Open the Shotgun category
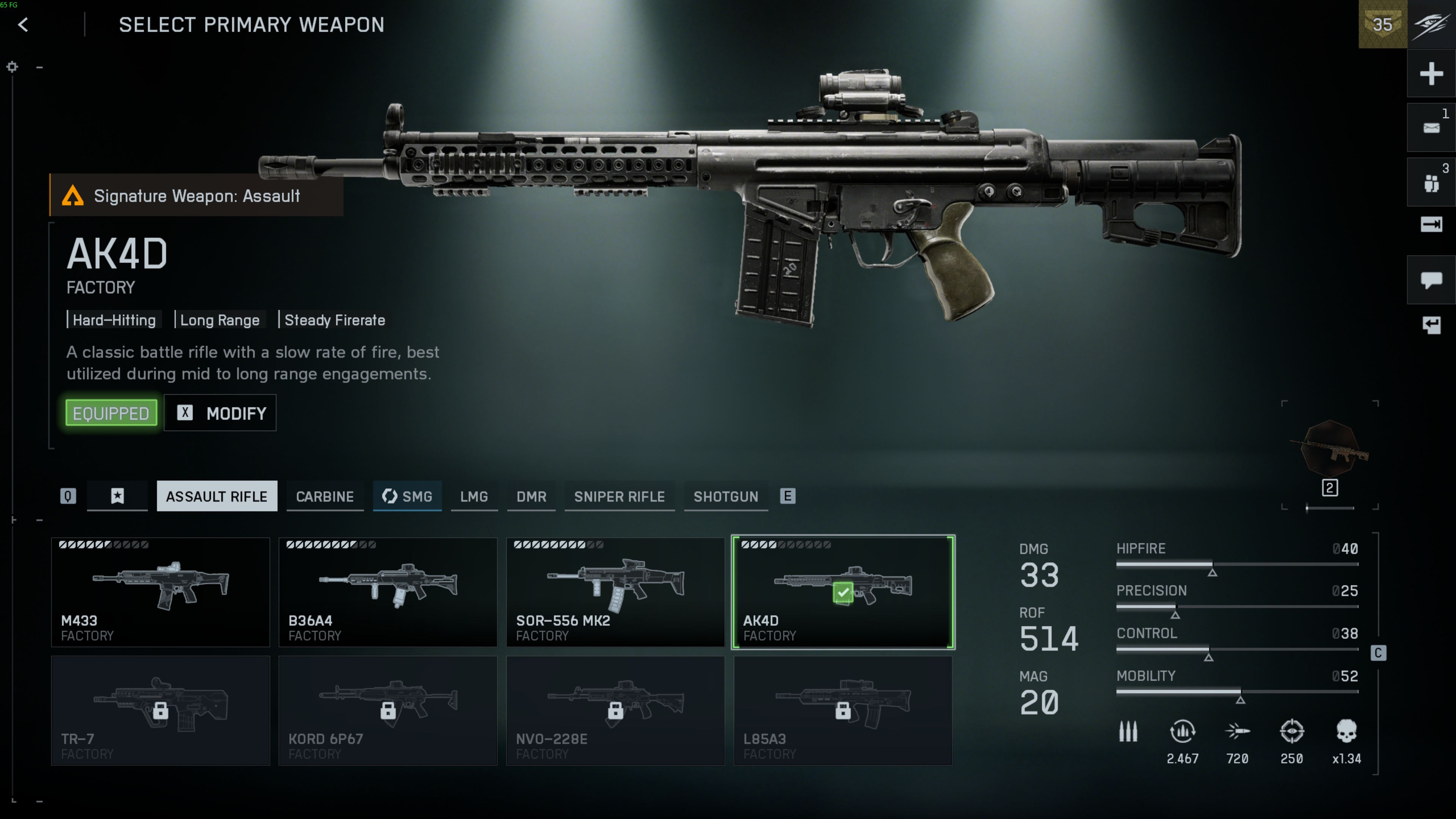This screenshot has height=819, width=1456. coord(726,496)
